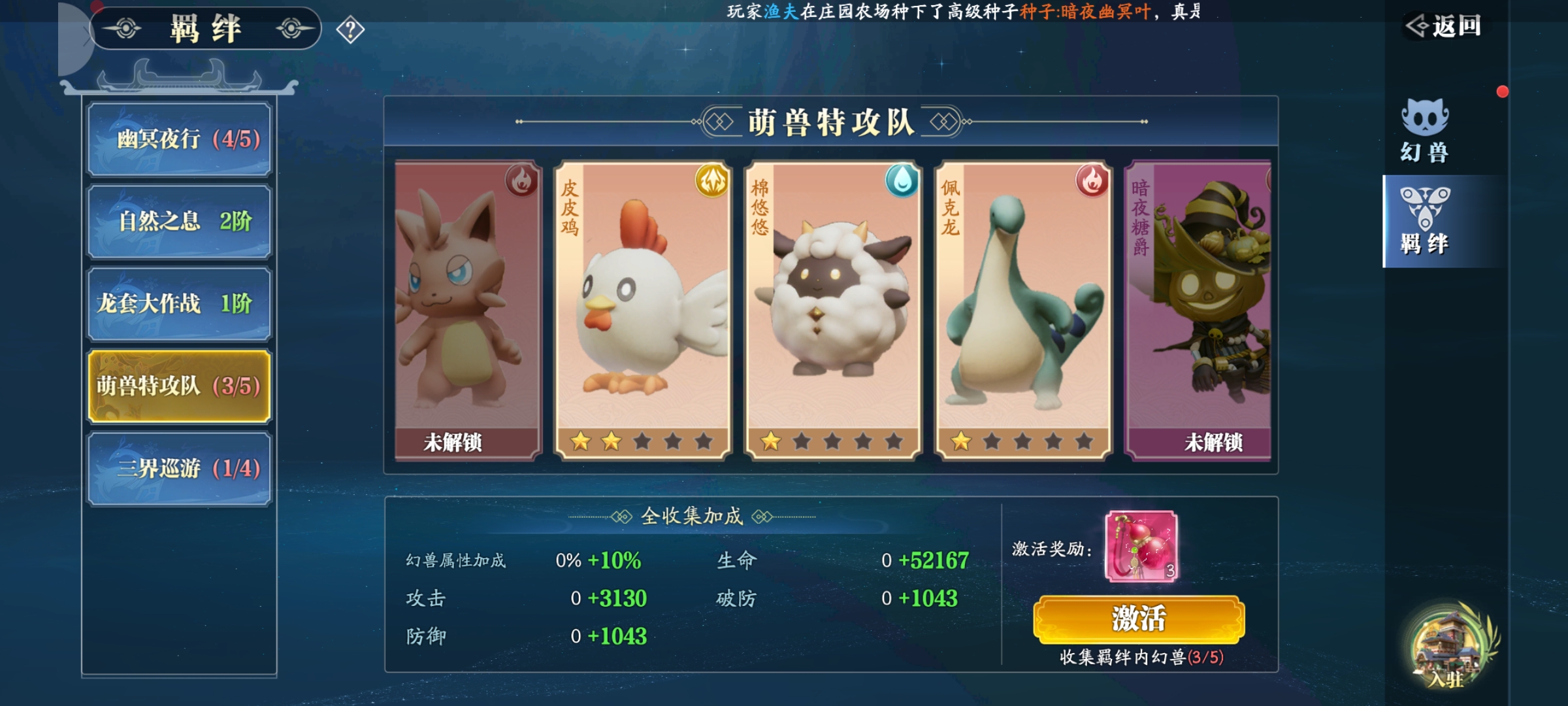Switch to the 幻兽 tab

[x=1425, y=131]
